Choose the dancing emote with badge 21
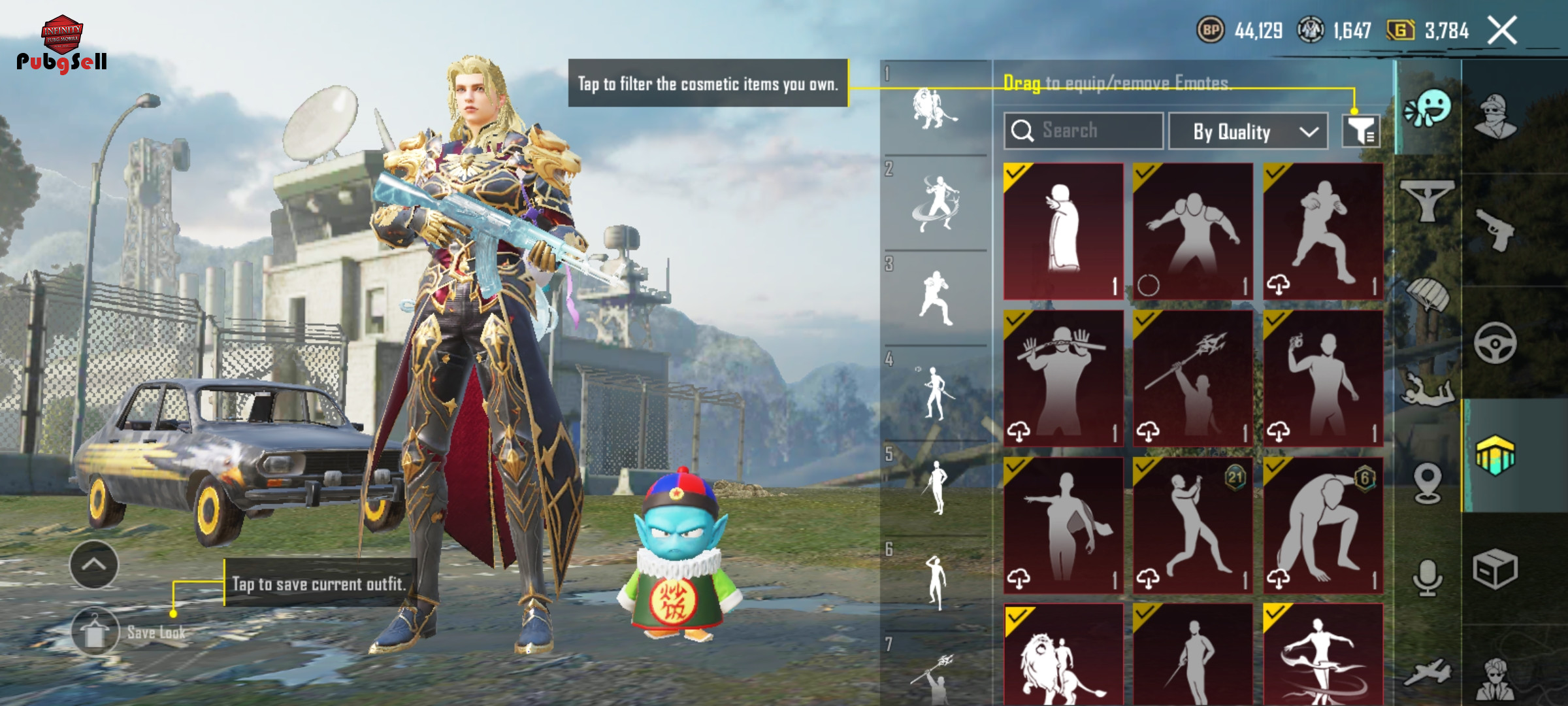 [x=1192, y=526]
